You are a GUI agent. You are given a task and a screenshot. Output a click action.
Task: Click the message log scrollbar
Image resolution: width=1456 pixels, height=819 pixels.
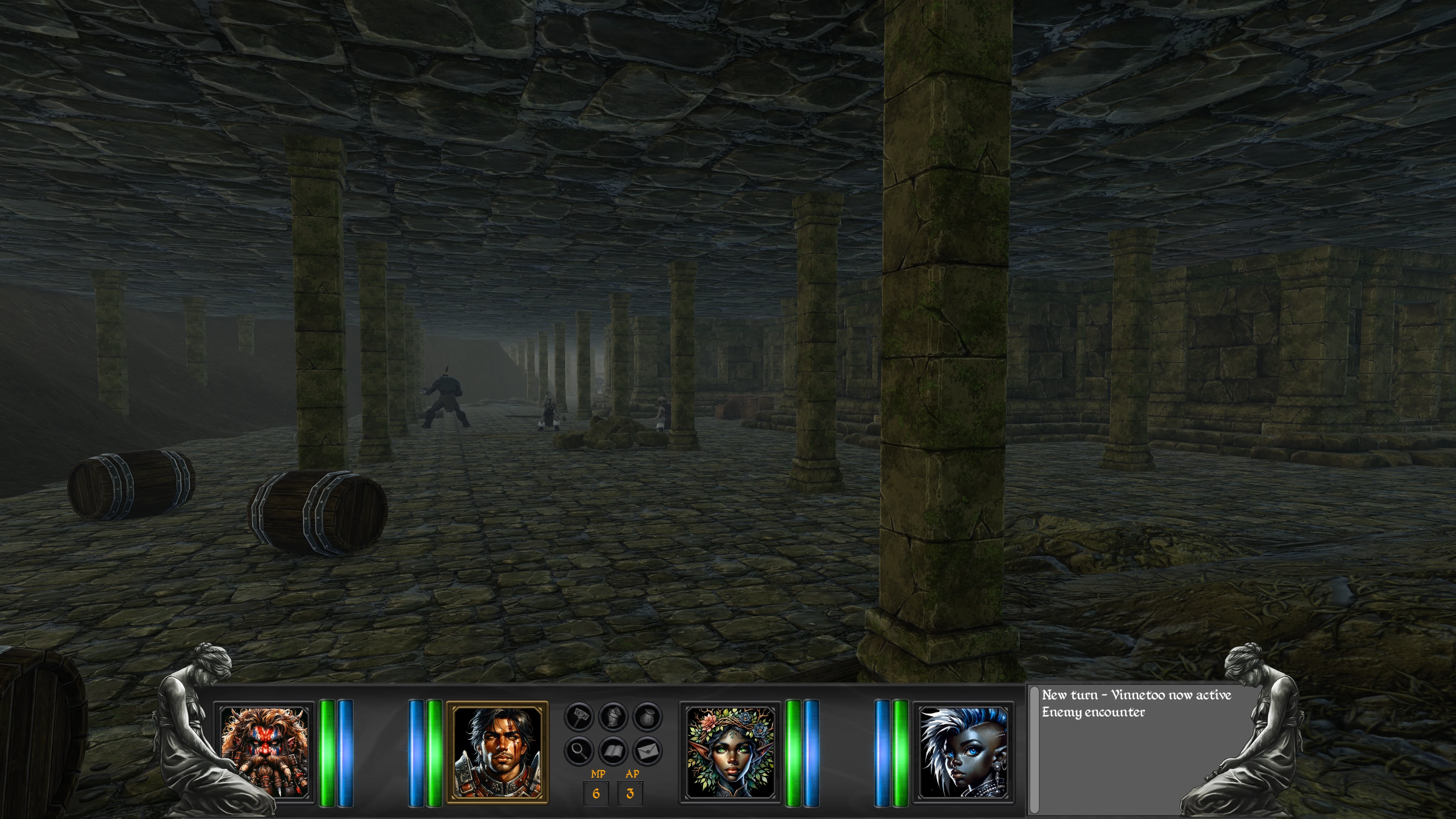[1034, 750]
